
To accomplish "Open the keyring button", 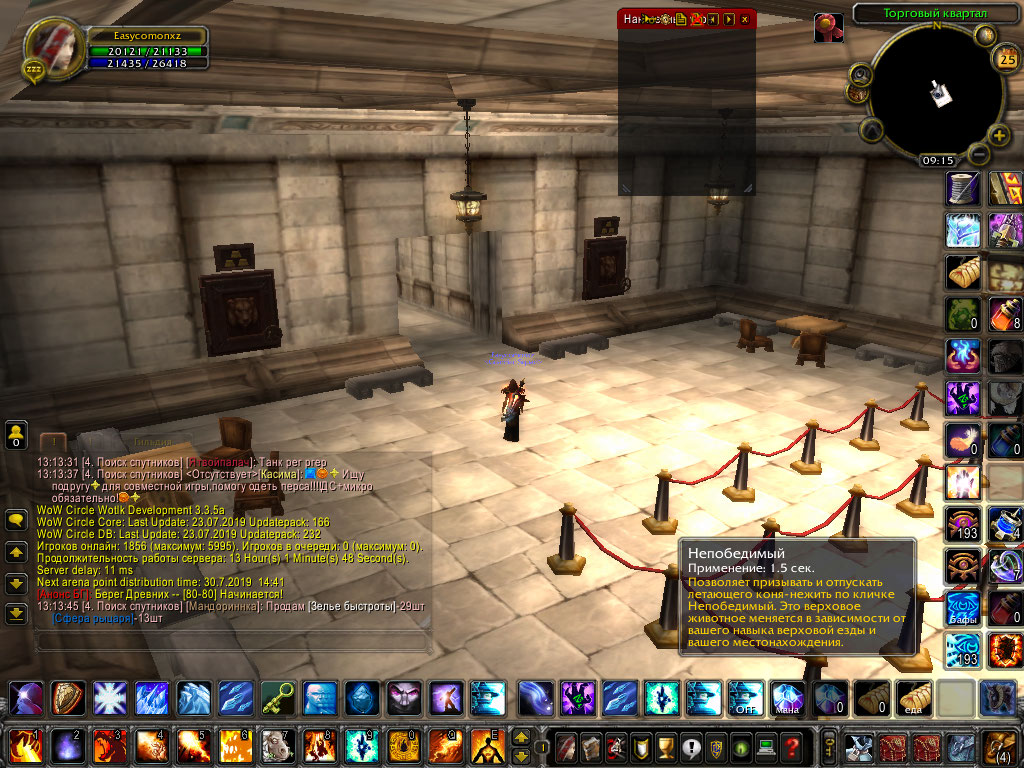I will click(829, 746).
